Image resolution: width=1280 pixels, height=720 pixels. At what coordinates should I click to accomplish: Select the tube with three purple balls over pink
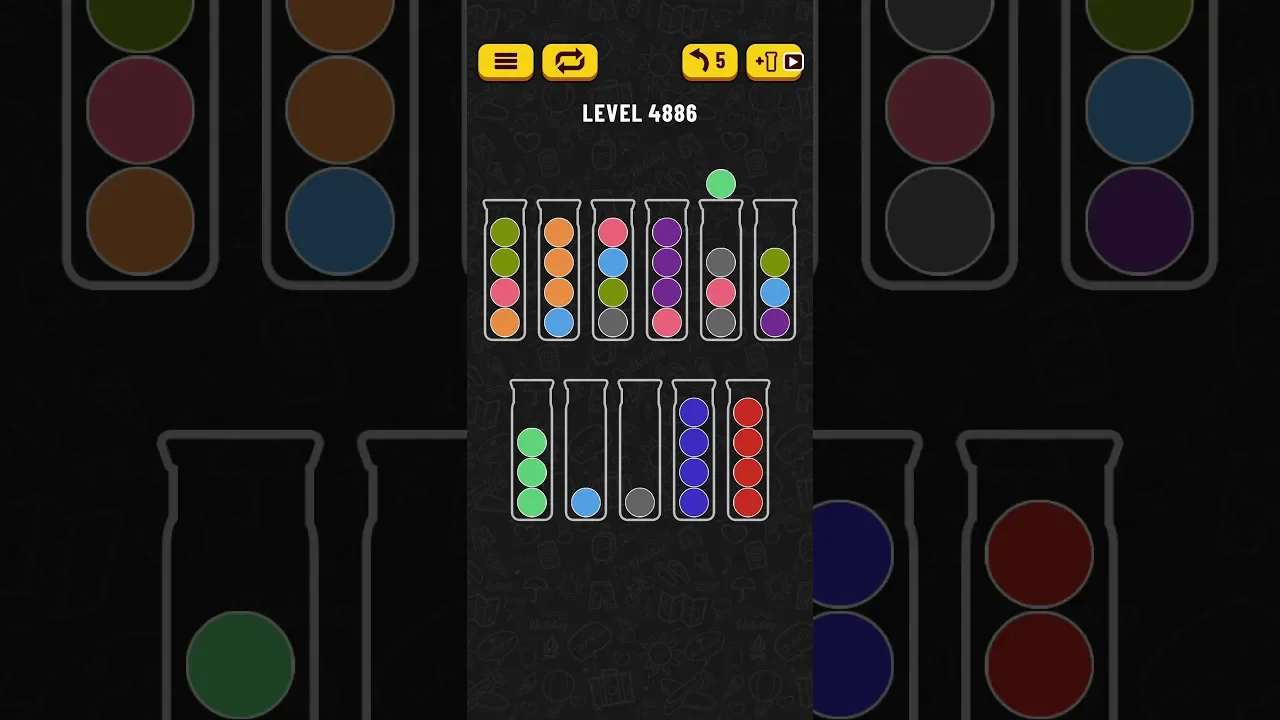(667, 272)
